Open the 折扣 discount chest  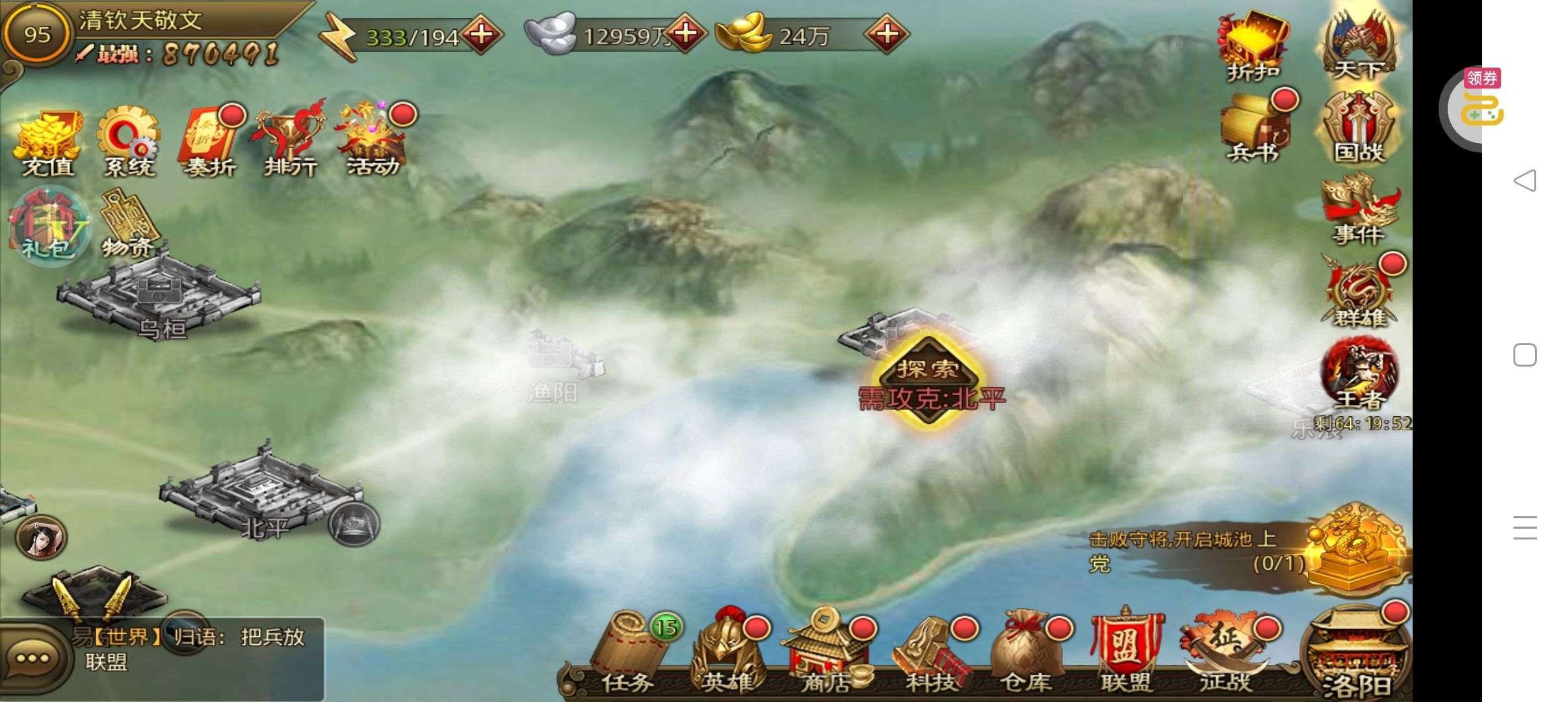pyautogui.click(x=1253, y=44)
